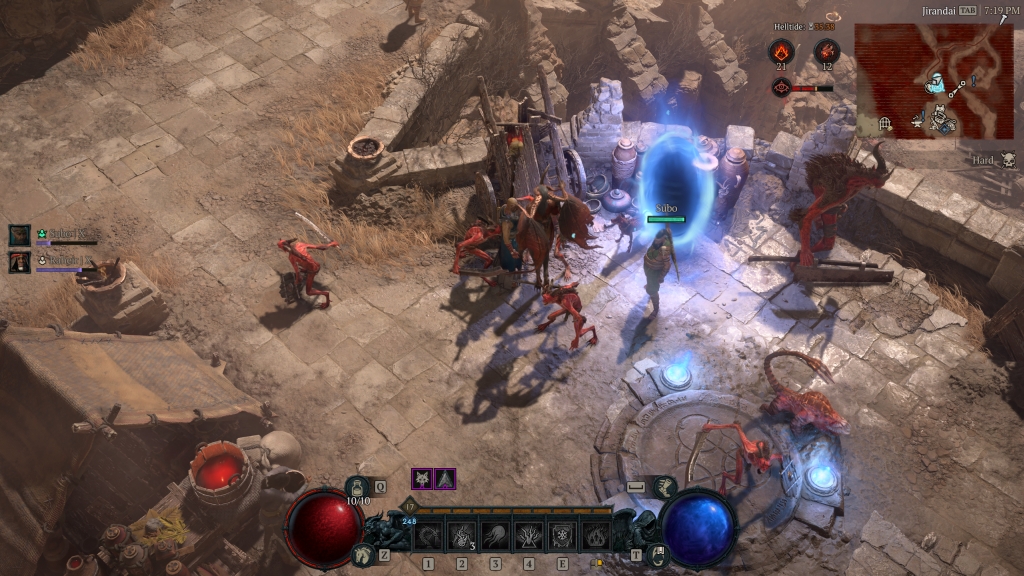
Task: Click the horse mount icon
Action: coord(360,555)
